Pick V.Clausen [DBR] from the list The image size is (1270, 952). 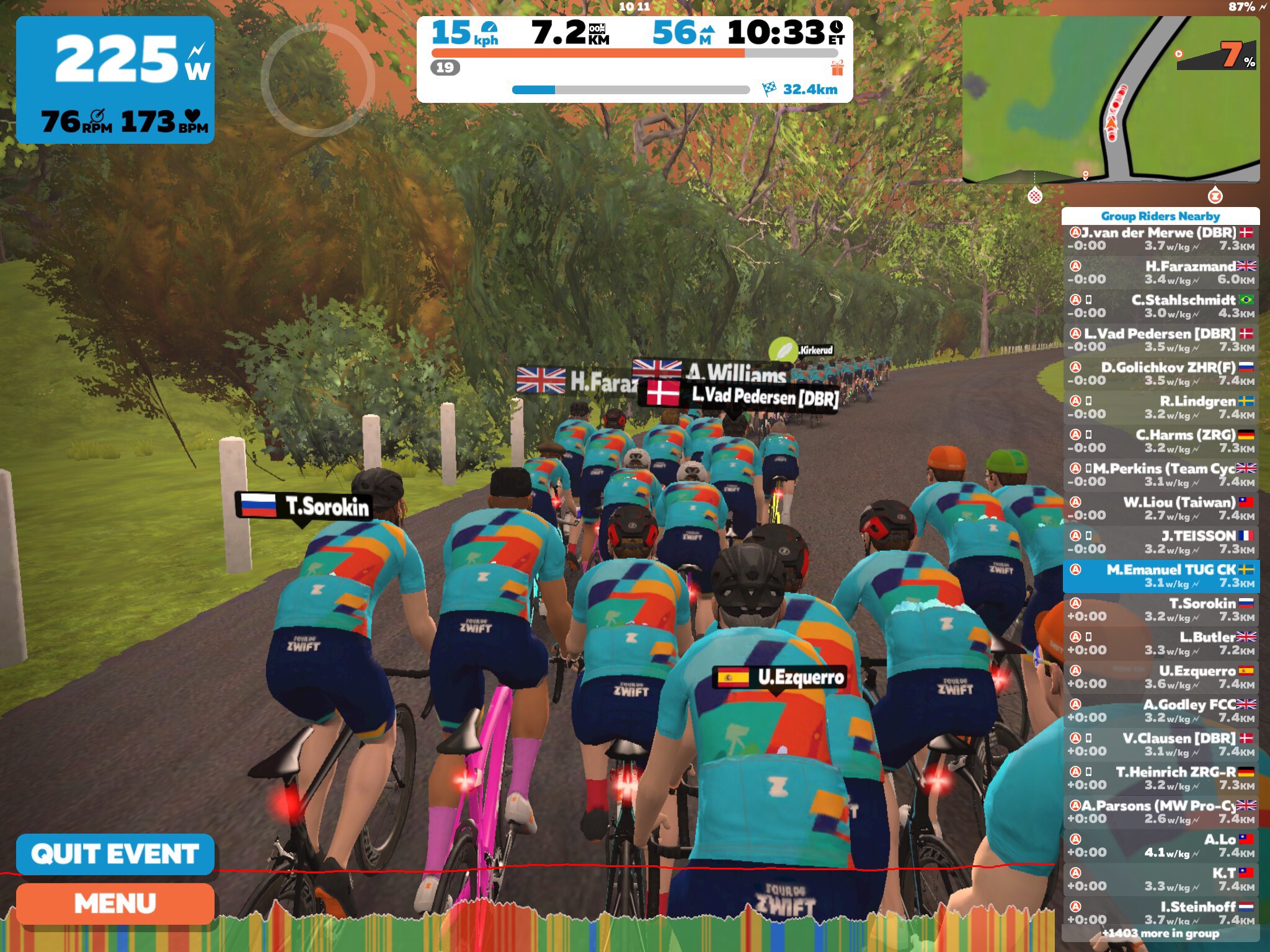1161,744
